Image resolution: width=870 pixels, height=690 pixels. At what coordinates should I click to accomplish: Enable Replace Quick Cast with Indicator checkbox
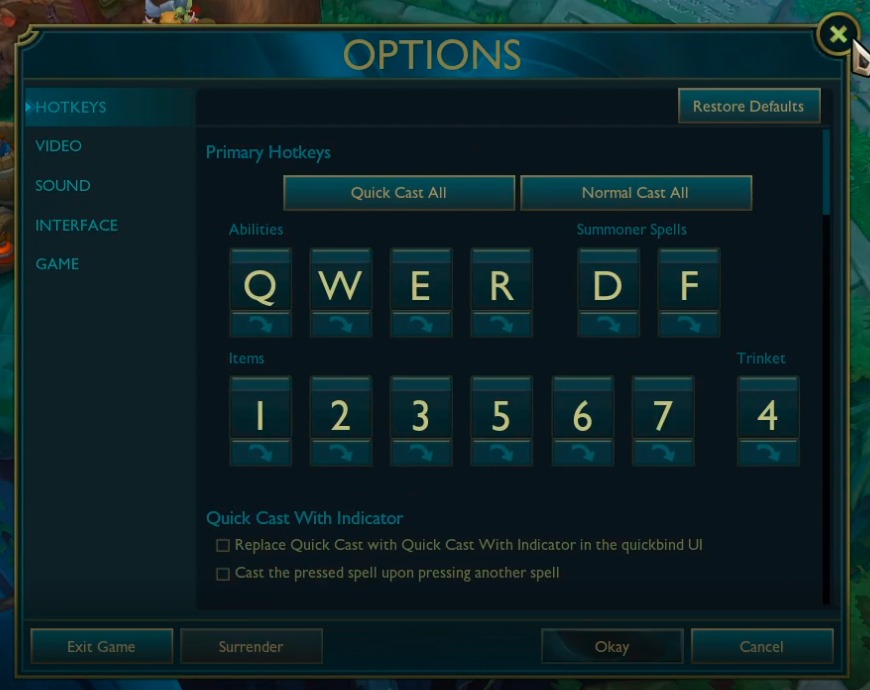tap(223, 546)
